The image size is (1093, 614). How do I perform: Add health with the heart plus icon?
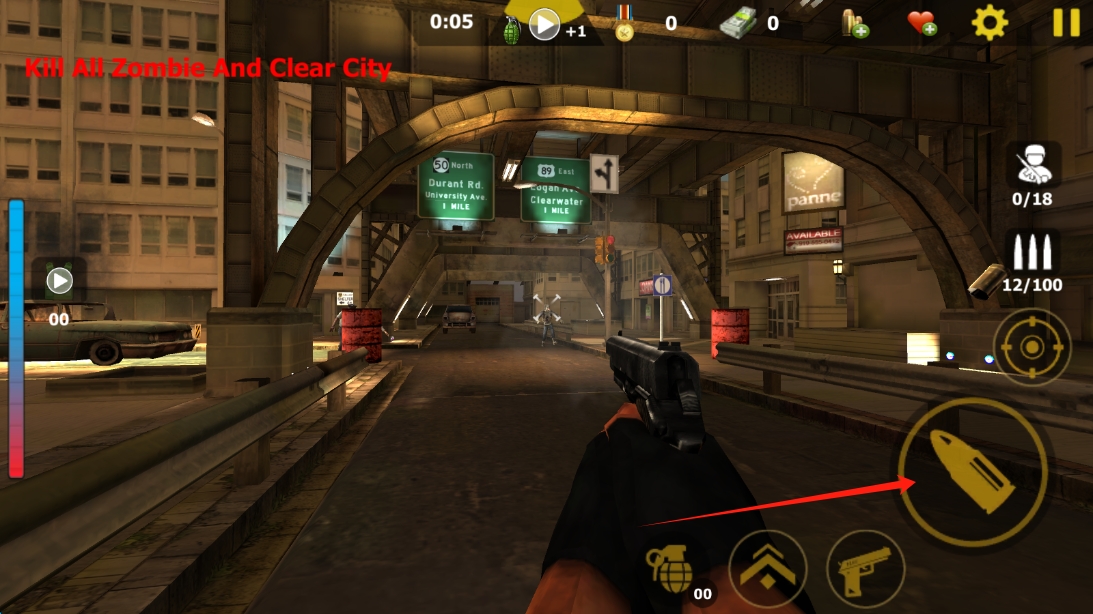pyautogui.click(x=921, y=22)
